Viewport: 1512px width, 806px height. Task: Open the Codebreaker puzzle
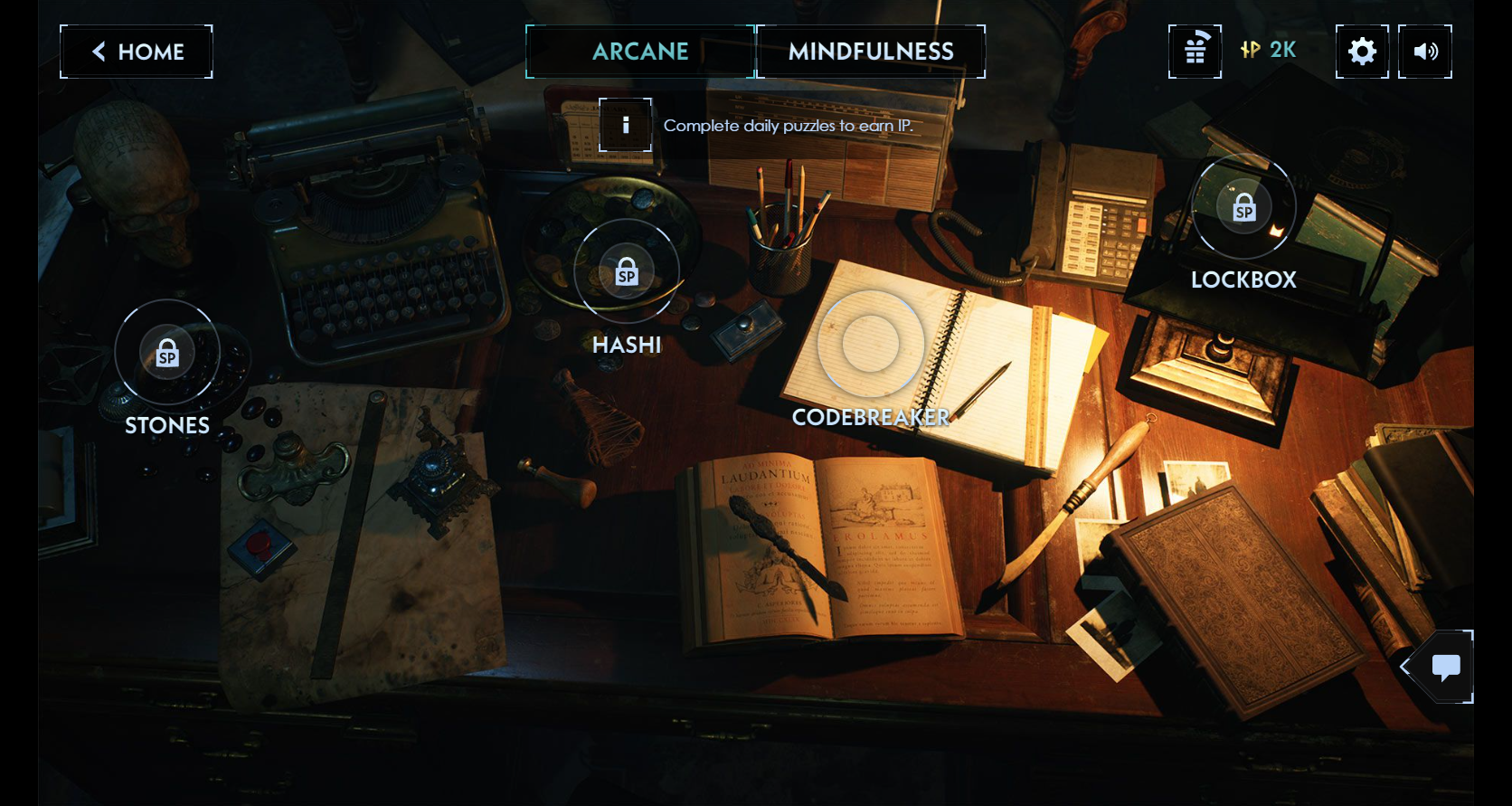[870, 344]
